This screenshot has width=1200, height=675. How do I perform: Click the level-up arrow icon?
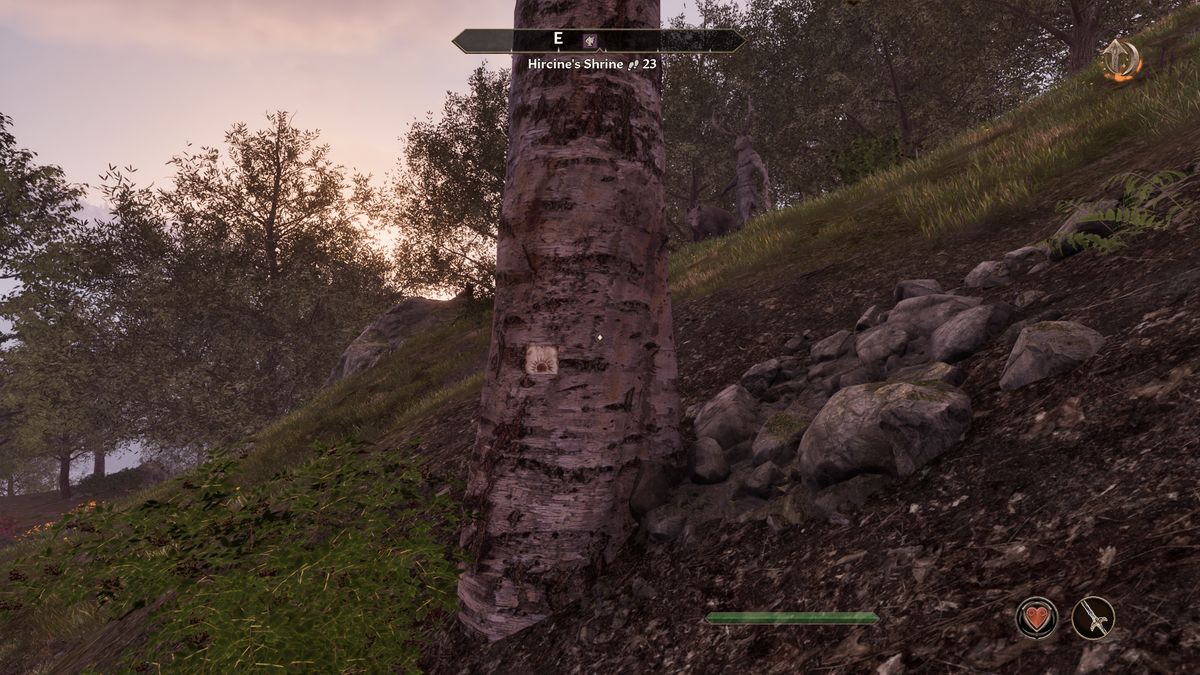click(x=1122, y=60)
